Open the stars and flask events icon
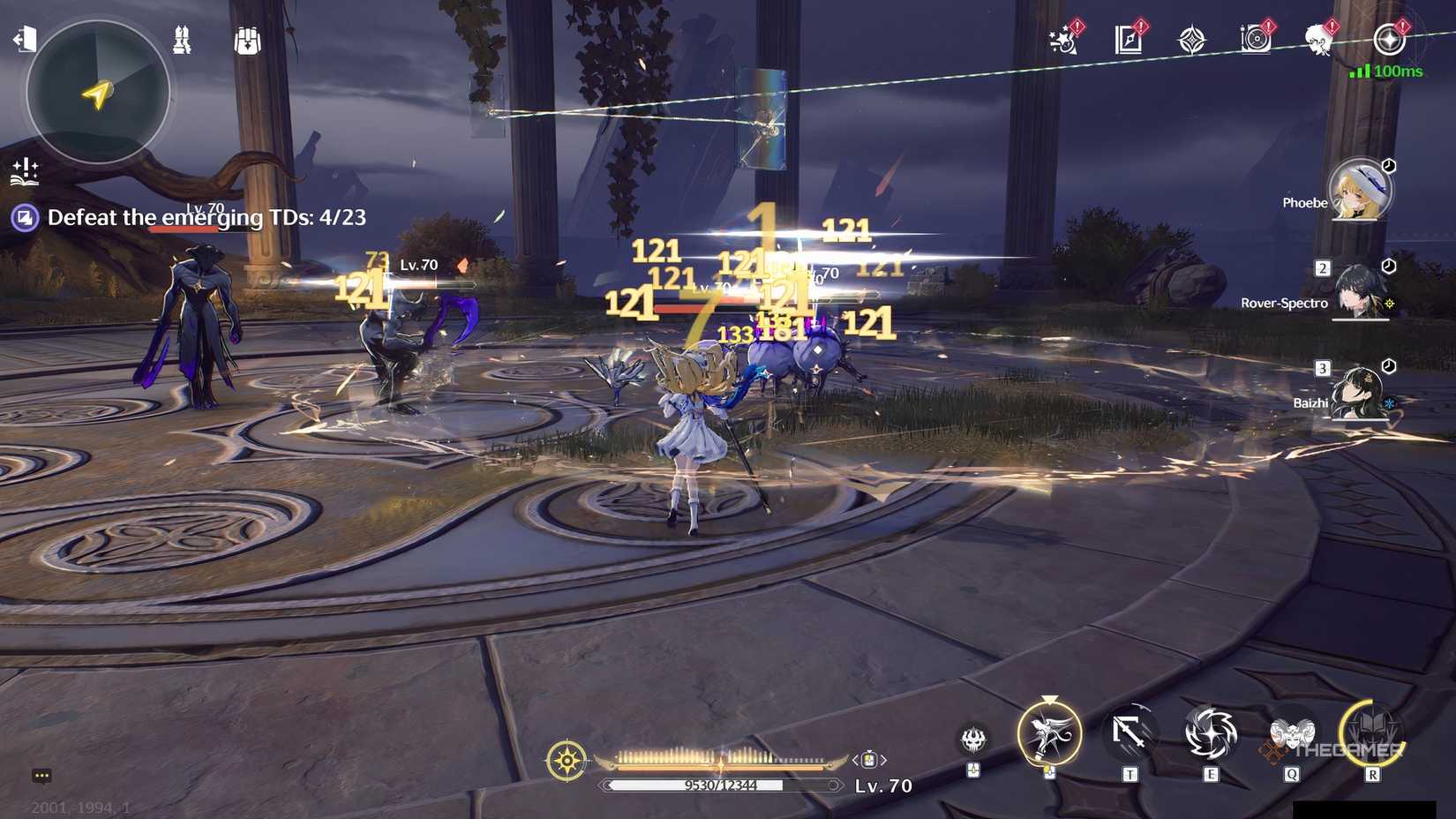1456x819 pixels. click(1063, 40)
